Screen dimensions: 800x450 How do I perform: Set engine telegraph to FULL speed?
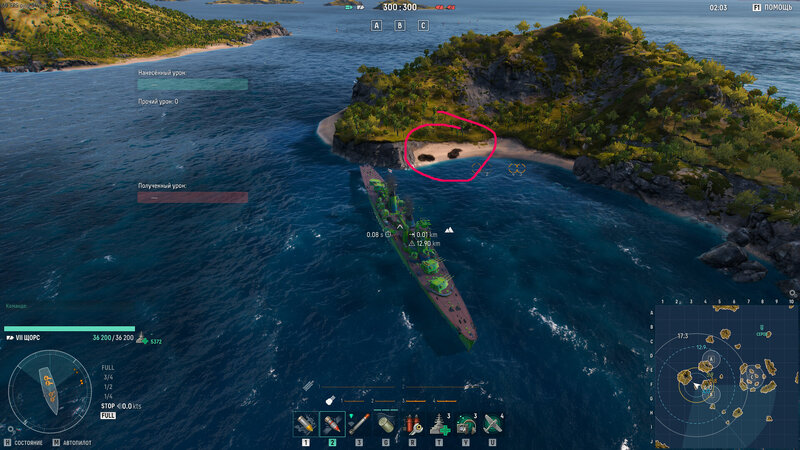coord(107,367)
